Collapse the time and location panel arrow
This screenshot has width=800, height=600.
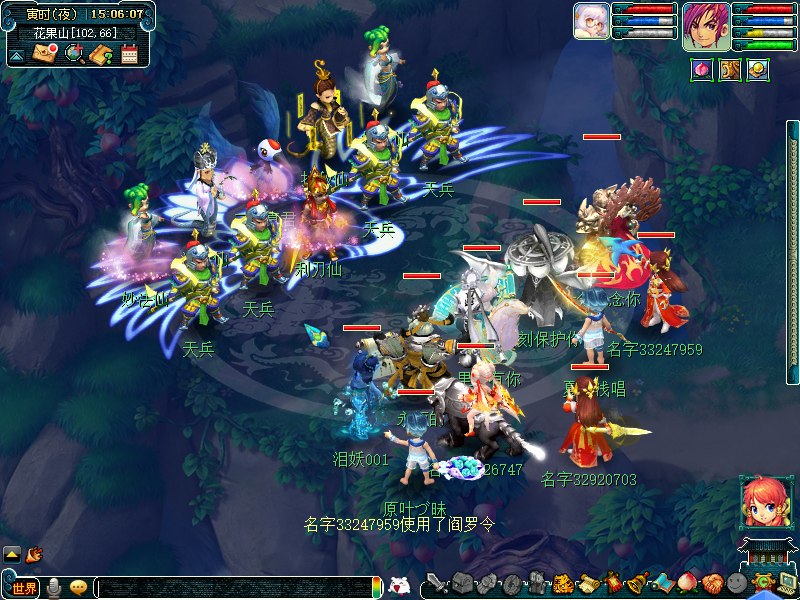point(17,55)
